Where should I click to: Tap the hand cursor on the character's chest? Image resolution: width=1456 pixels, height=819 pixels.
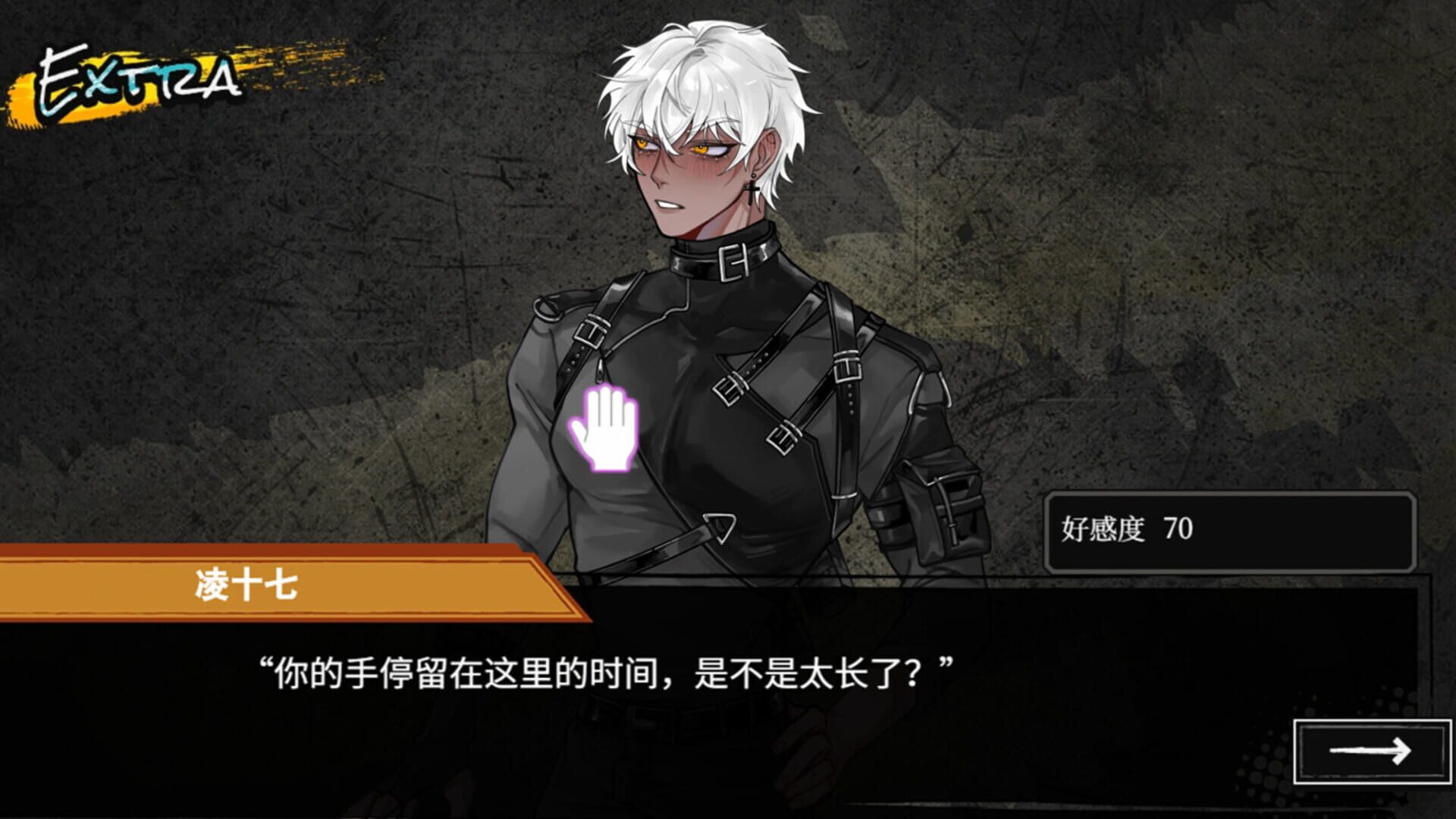[x=603, y=428]
